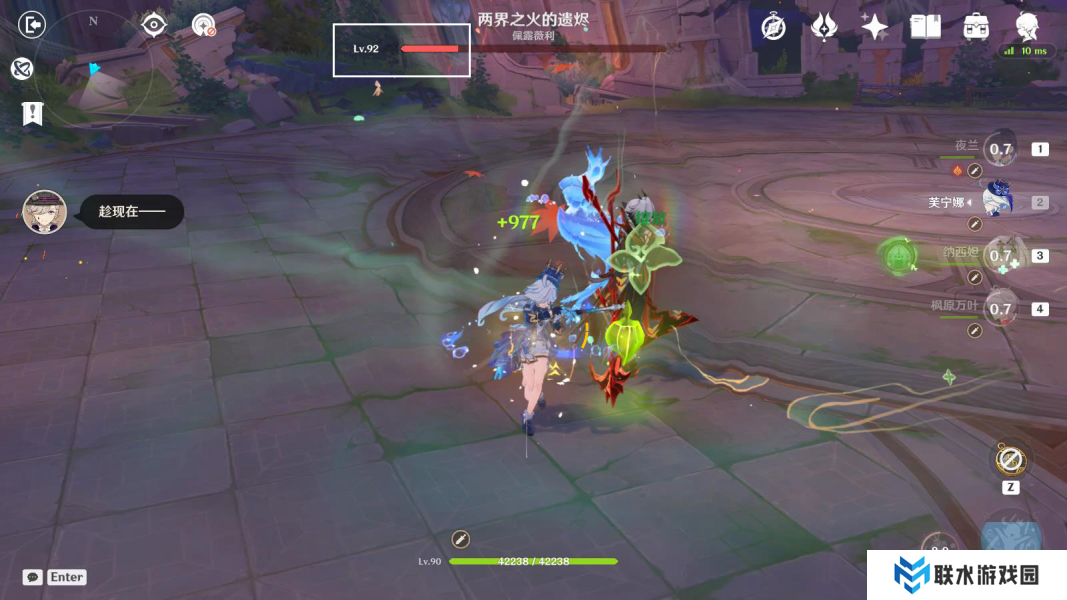
Task: Use the compass gadget above the Z key
Action: [1009, 460]
